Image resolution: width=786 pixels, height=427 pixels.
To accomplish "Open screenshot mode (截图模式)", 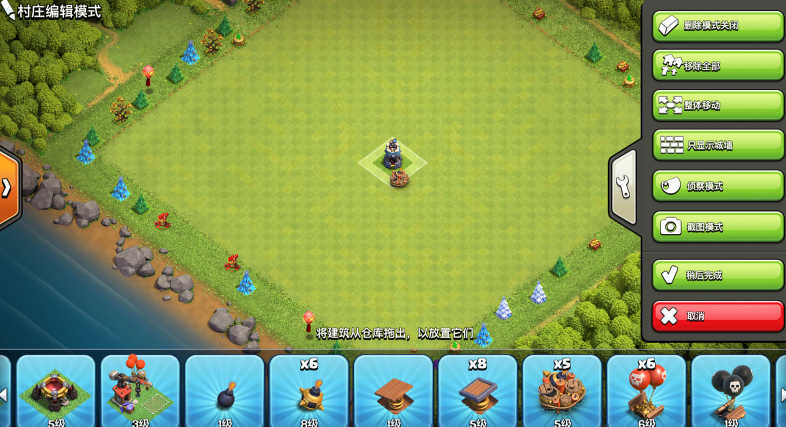I will click(717, 226).
